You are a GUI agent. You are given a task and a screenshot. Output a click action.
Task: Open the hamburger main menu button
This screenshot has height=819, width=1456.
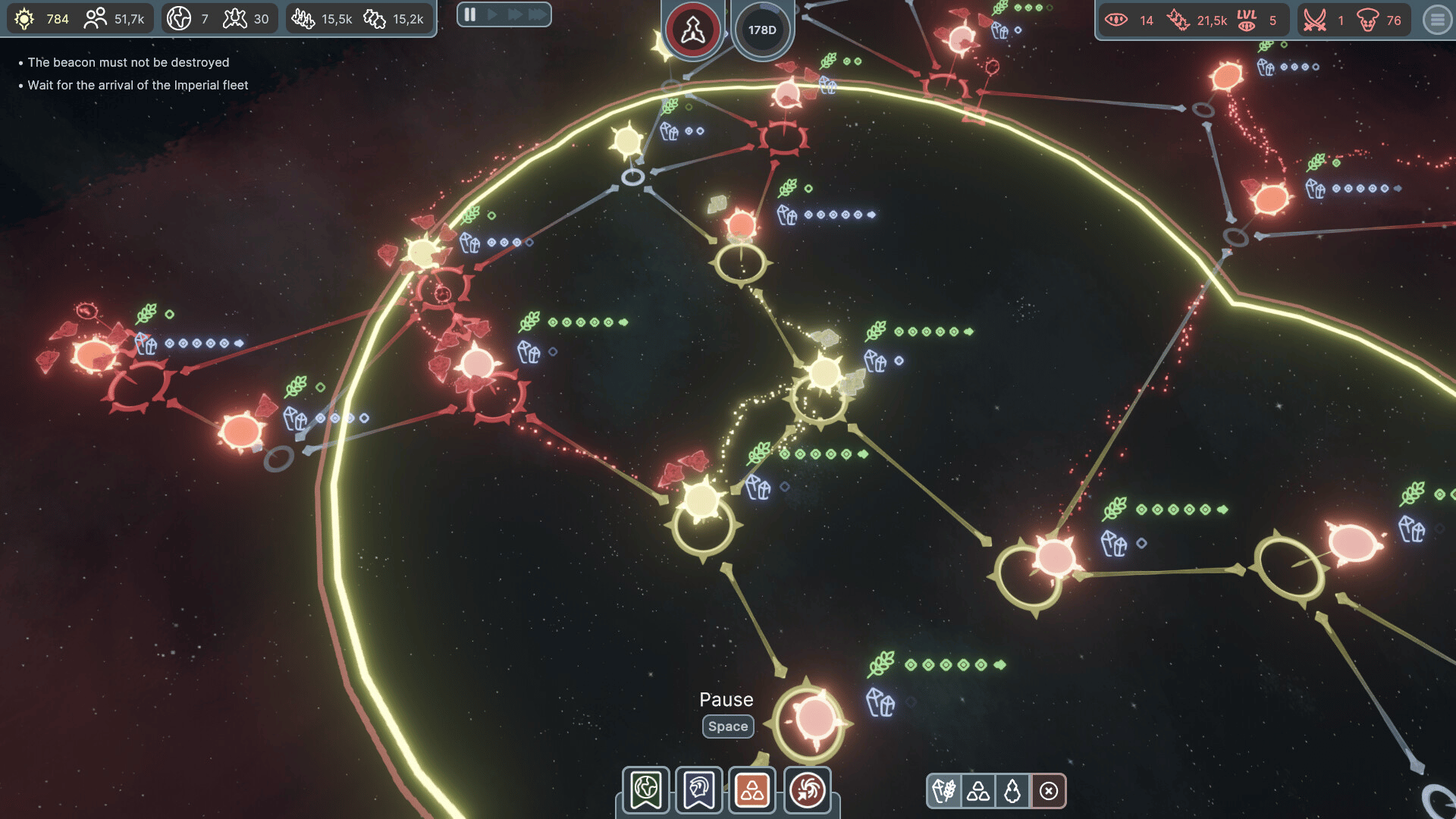pos(1436,20)
